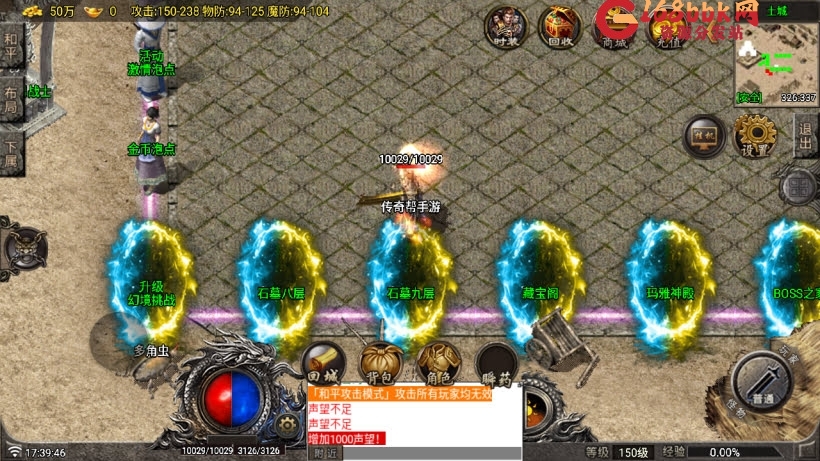Open the 回收 recycle chest
This screenshot has height=461, width=820.
[559, 27]
